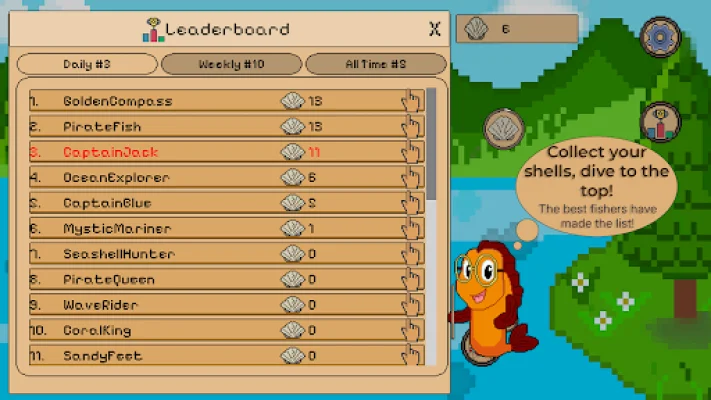The width and height of the screenshot is (711, 400).
Task: Tap the hand icon next to PirateQueen
Action: (x=411, y=280)
